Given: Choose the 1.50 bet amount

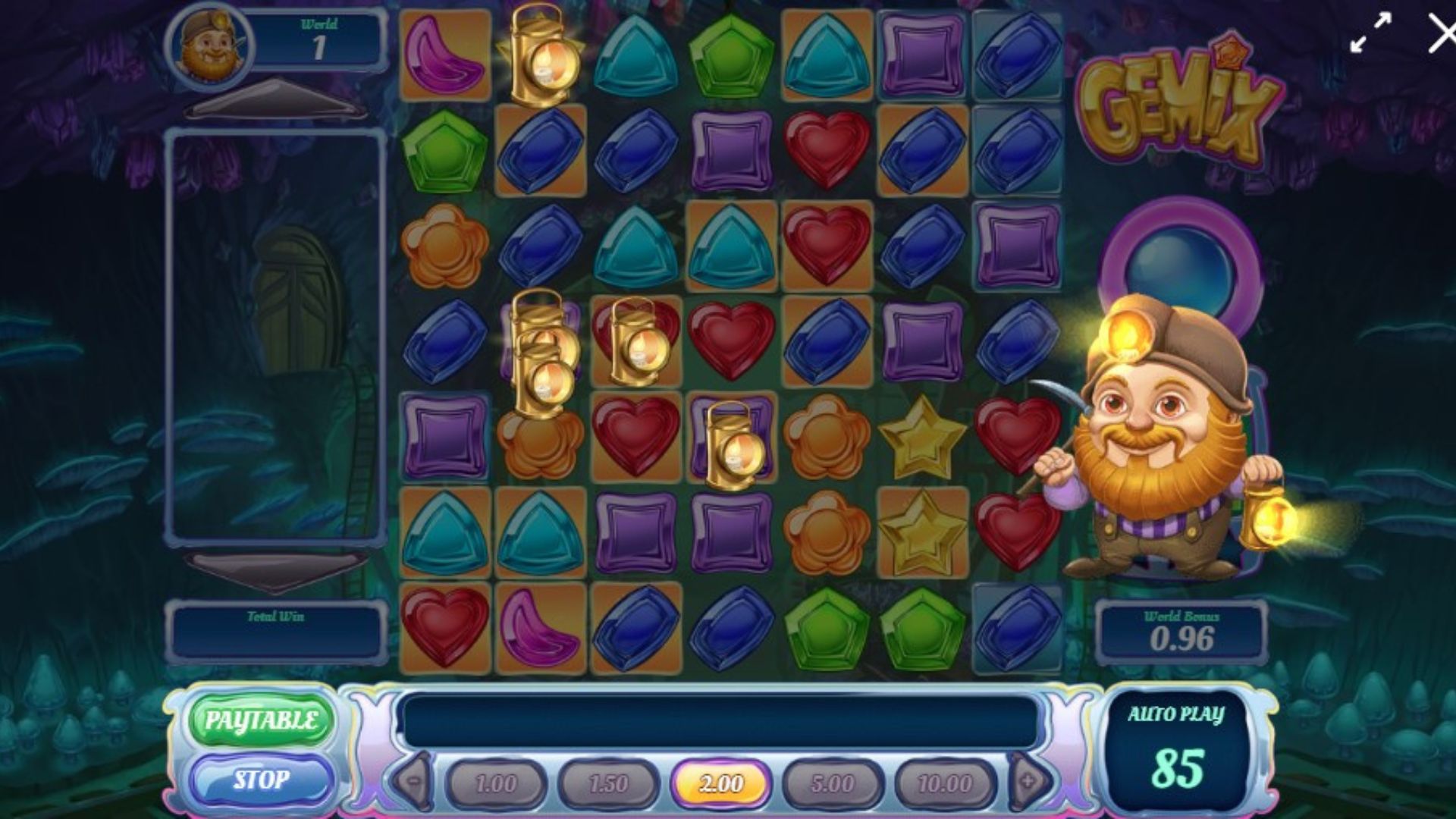Looking at the screenshot, I should point(608,783).
